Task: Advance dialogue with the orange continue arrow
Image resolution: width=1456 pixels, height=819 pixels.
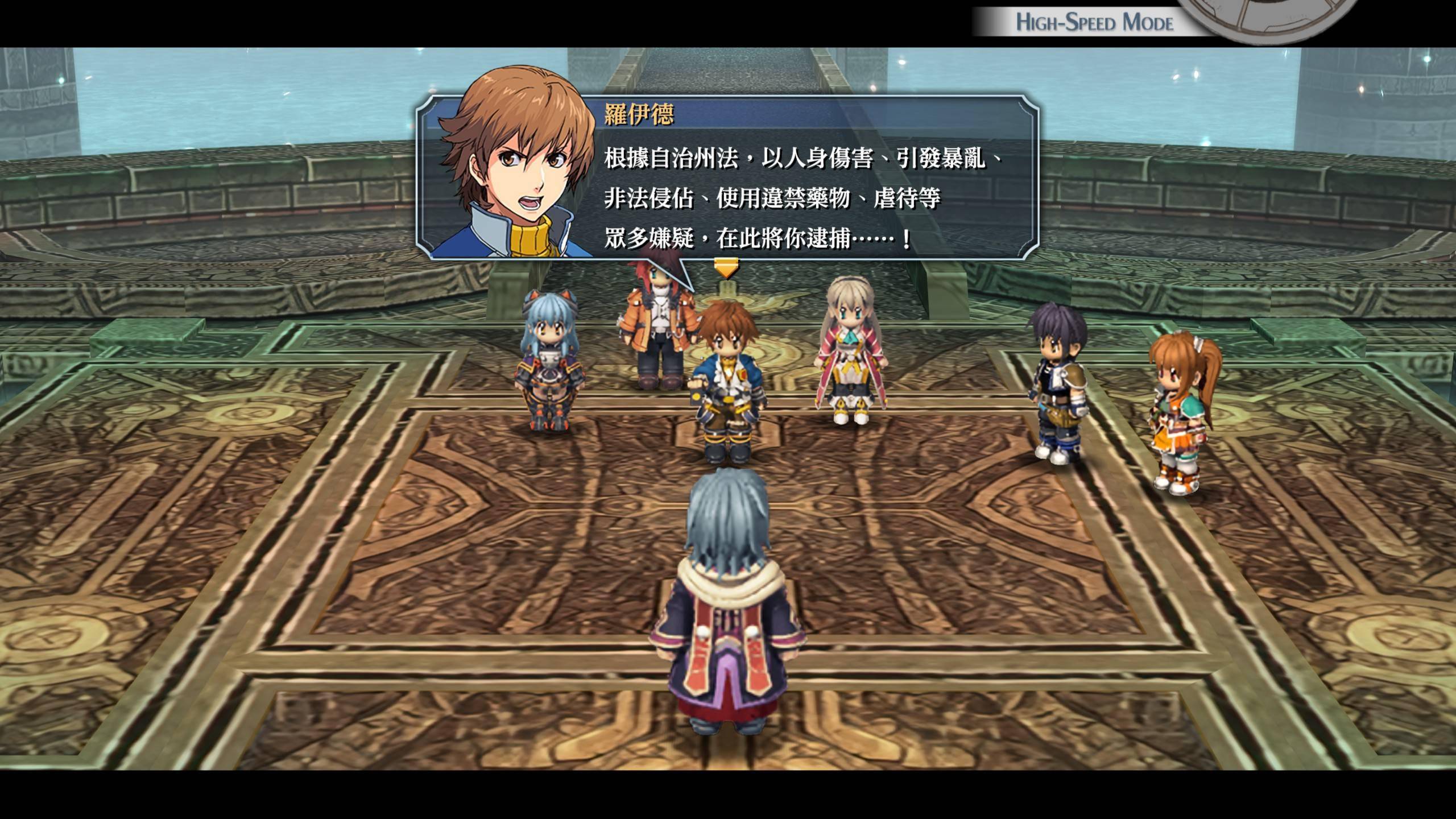Action: click(726, 267)
